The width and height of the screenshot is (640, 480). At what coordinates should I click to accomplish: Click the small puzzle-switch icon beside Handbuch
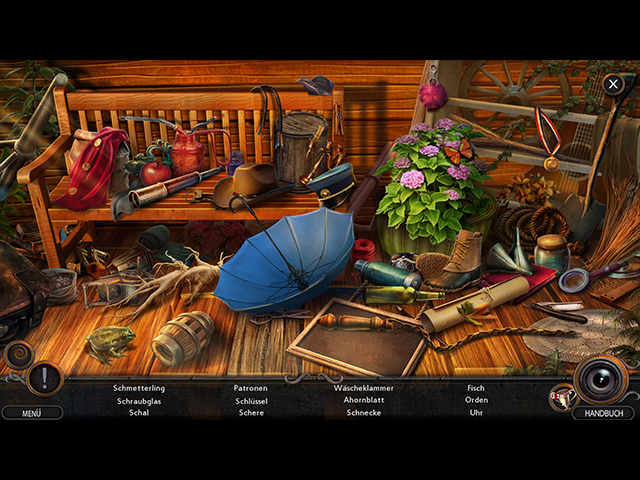pos(561,397)
